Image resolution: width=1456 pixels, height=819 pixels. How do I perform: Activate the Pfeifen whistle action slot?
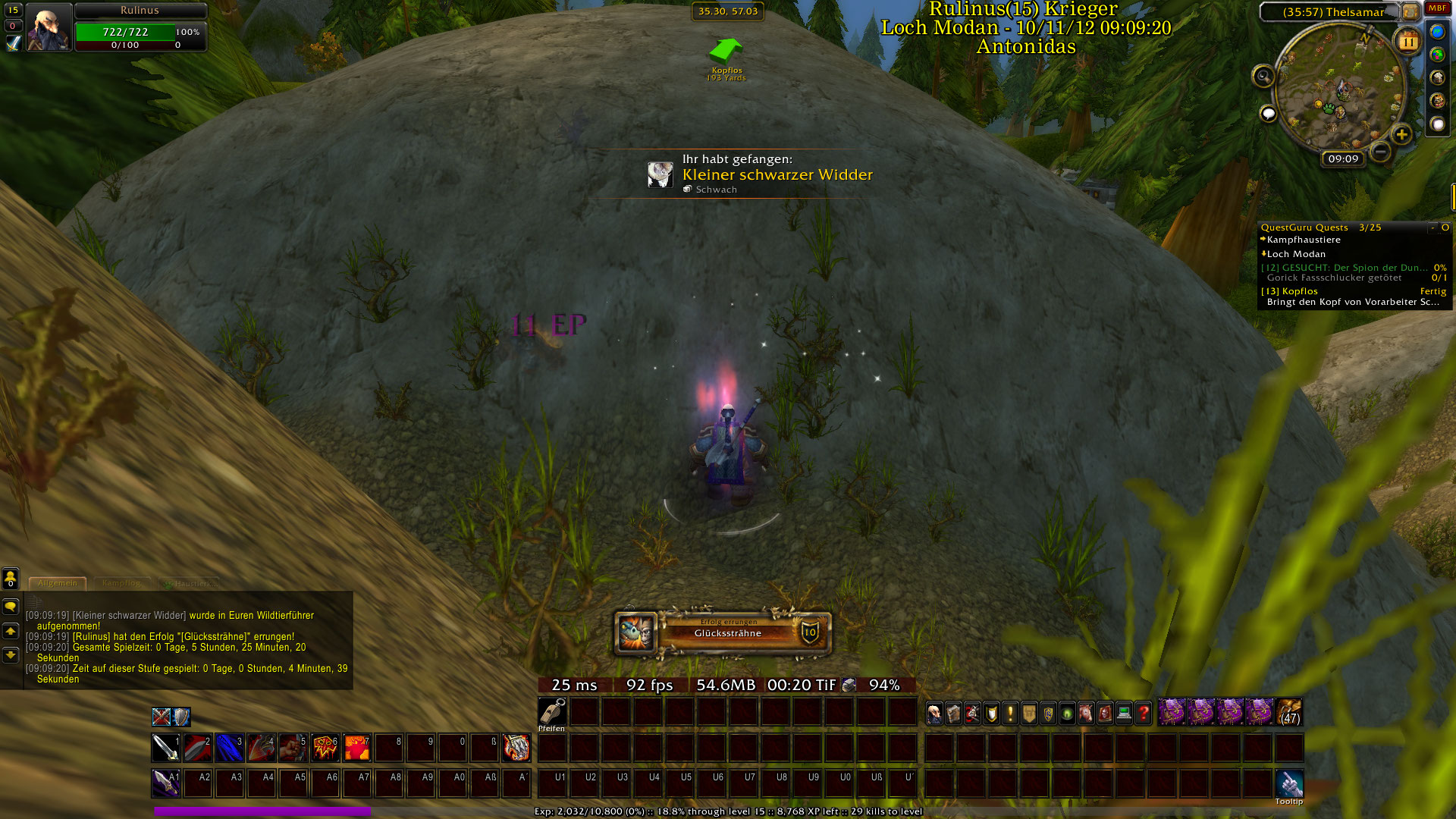coord(552,712)
